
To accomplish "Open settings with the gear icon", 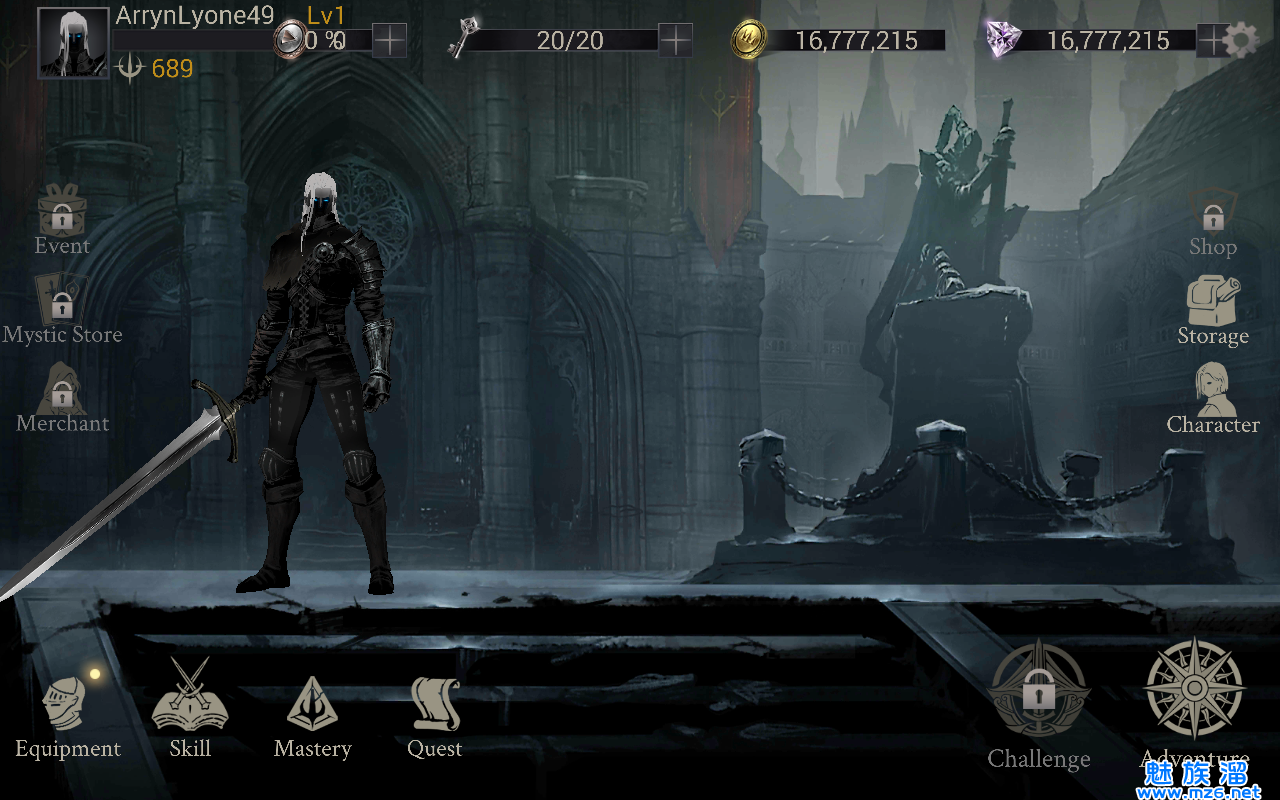I will [1241, 41].
